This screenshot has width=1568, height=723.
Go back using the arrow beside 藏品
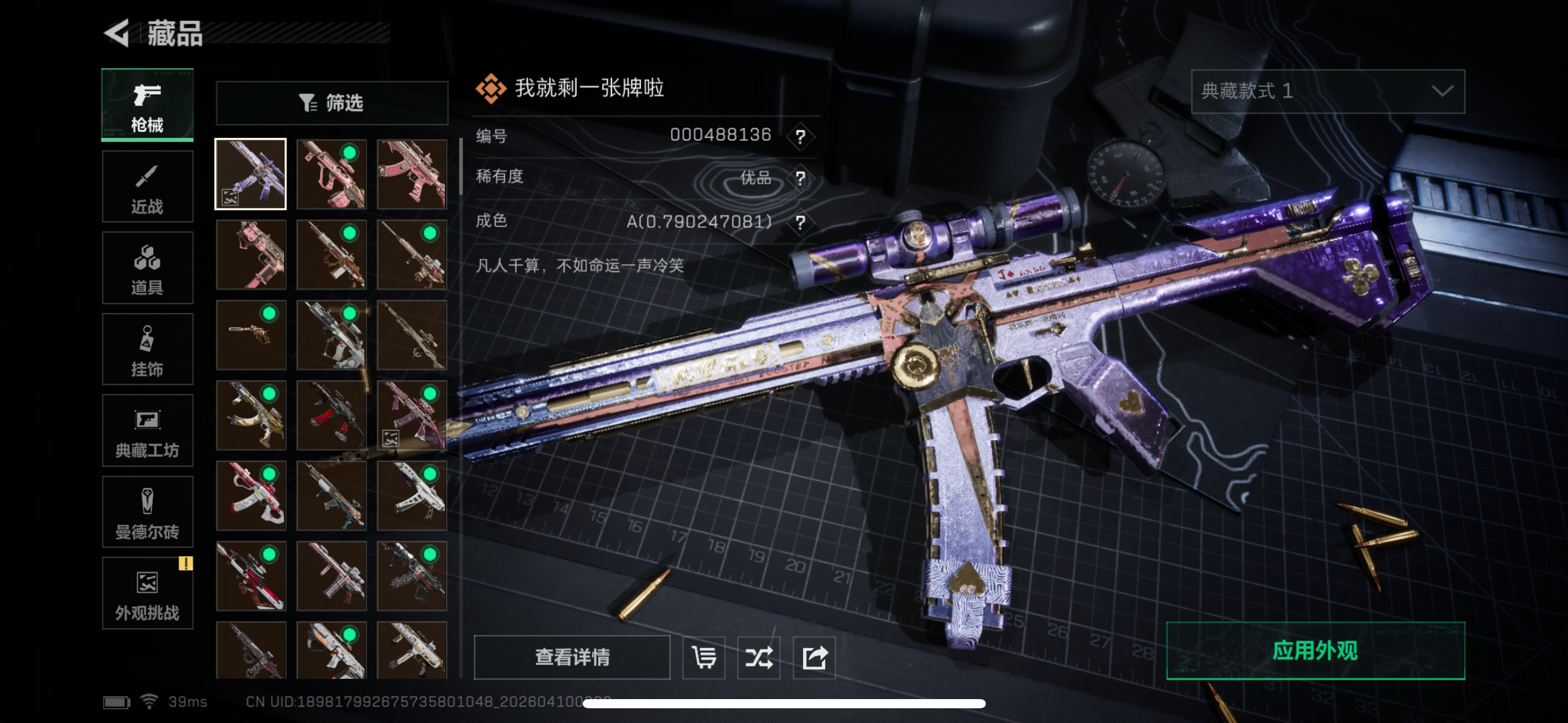point(117,33)
